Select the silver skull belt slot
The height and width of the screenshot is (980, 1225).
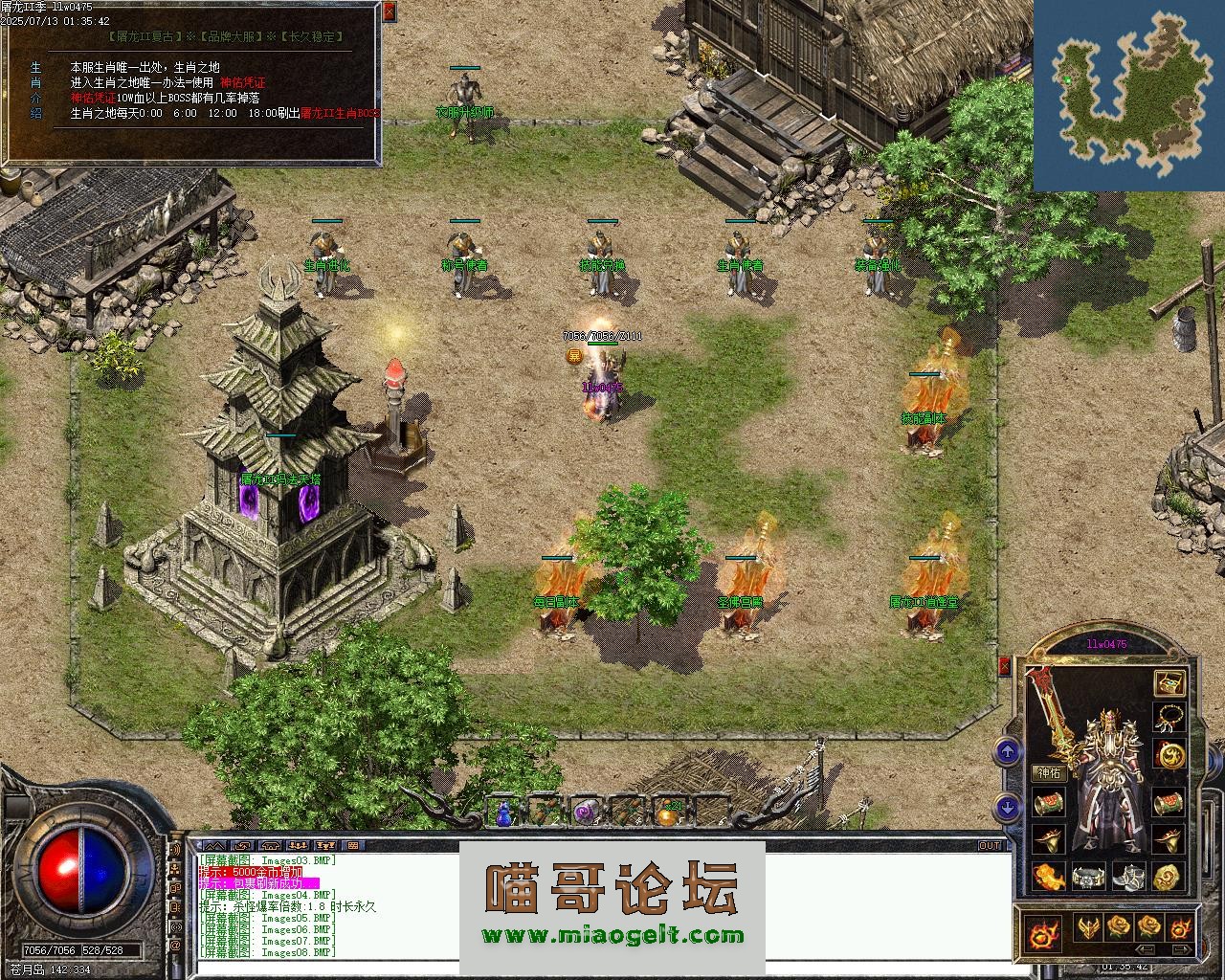pyautogui.click(x=1088, y=877)
